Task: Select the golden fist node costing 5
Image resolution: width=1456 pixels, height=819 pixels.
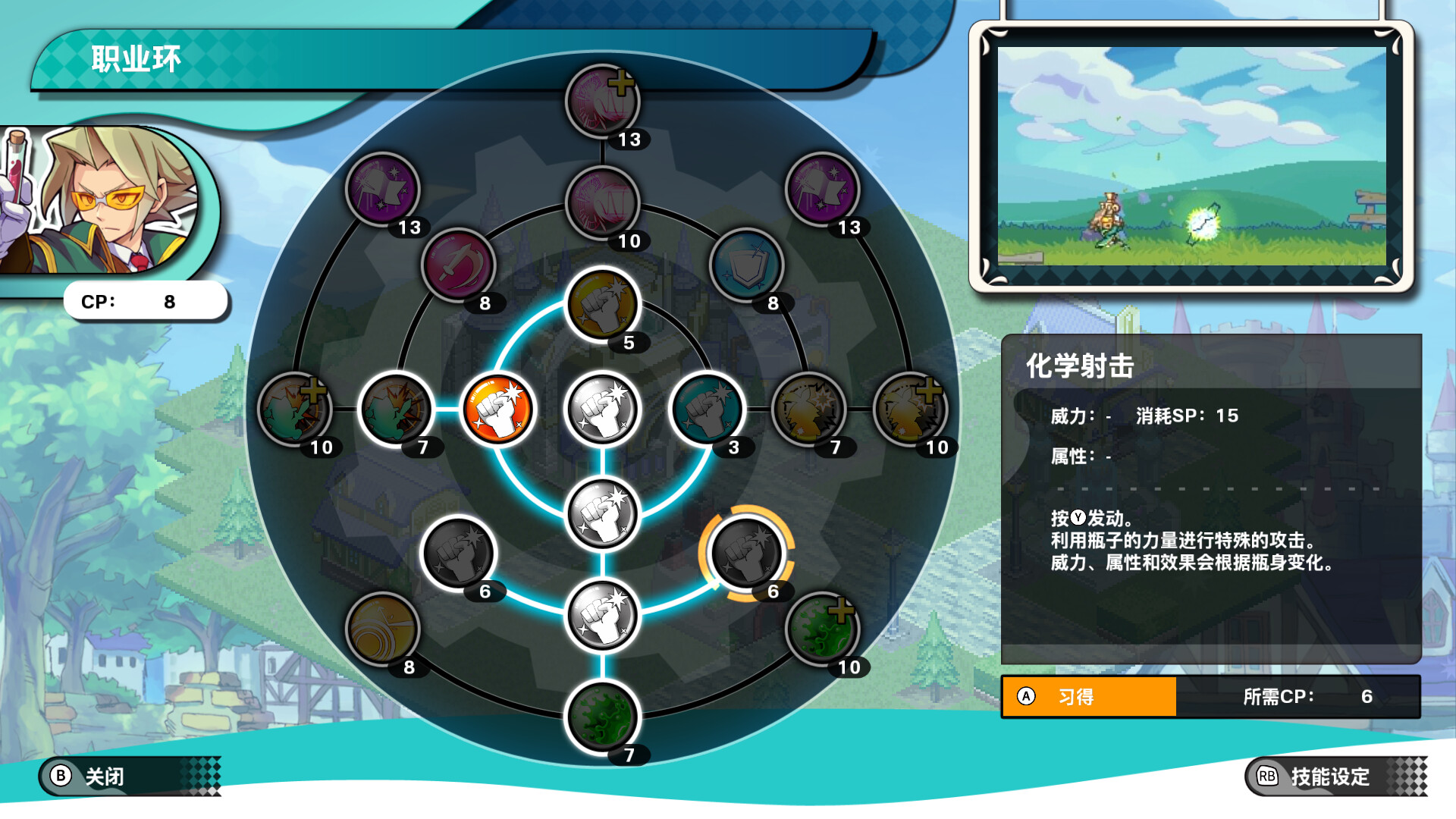Action: (x=602, y=305)
